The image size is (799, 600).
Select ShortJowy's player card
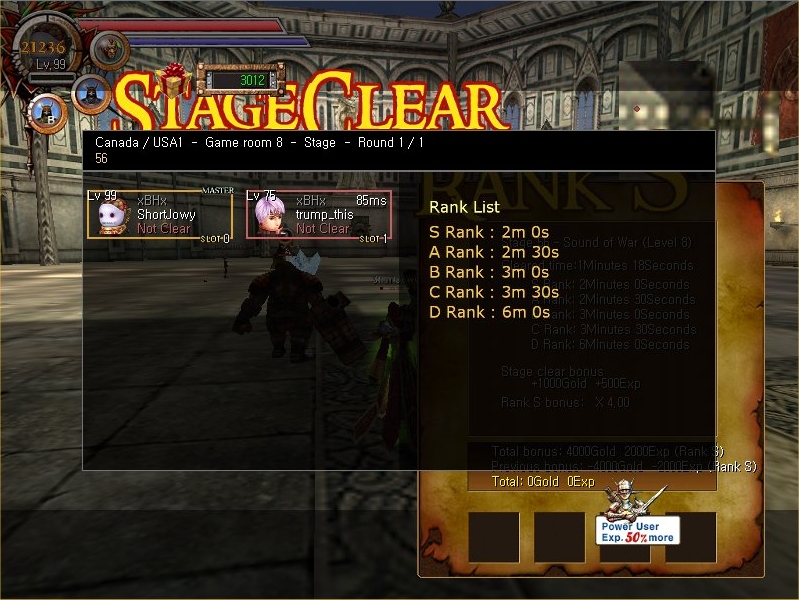point(160,215)
